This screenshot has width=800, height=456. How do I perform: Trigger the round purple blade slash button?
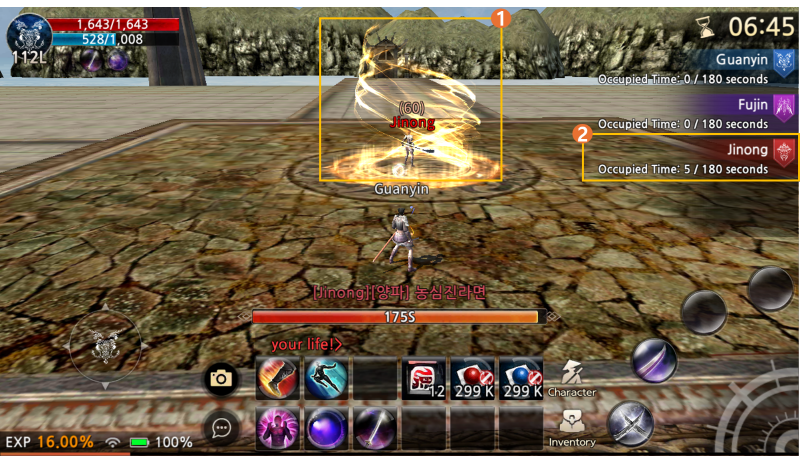(x=654, y=360)
